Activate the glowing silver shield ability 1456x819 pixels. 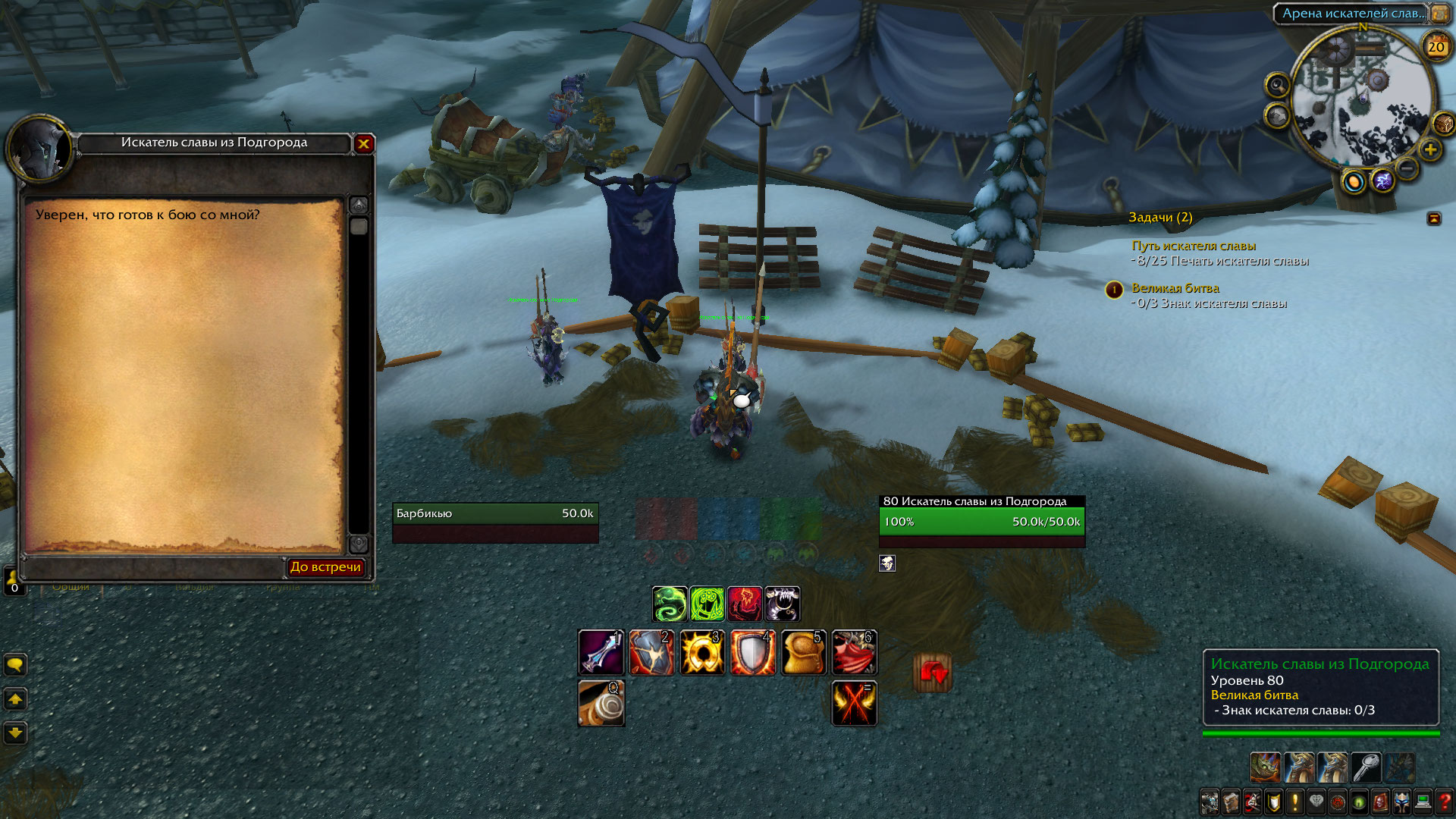752,652
